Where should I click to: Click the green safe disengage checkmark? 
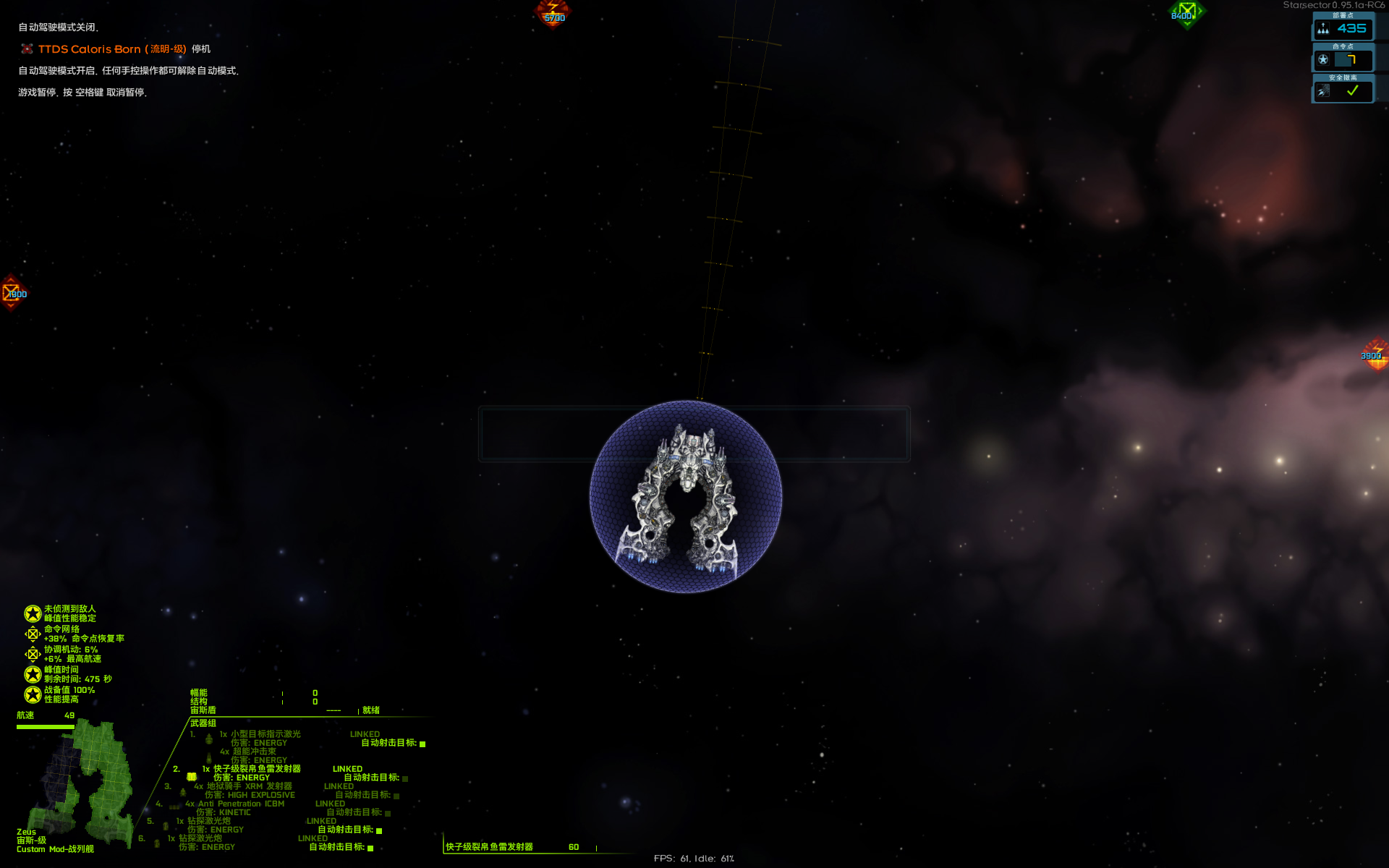pyautogui.click(x=1351, y=91)
